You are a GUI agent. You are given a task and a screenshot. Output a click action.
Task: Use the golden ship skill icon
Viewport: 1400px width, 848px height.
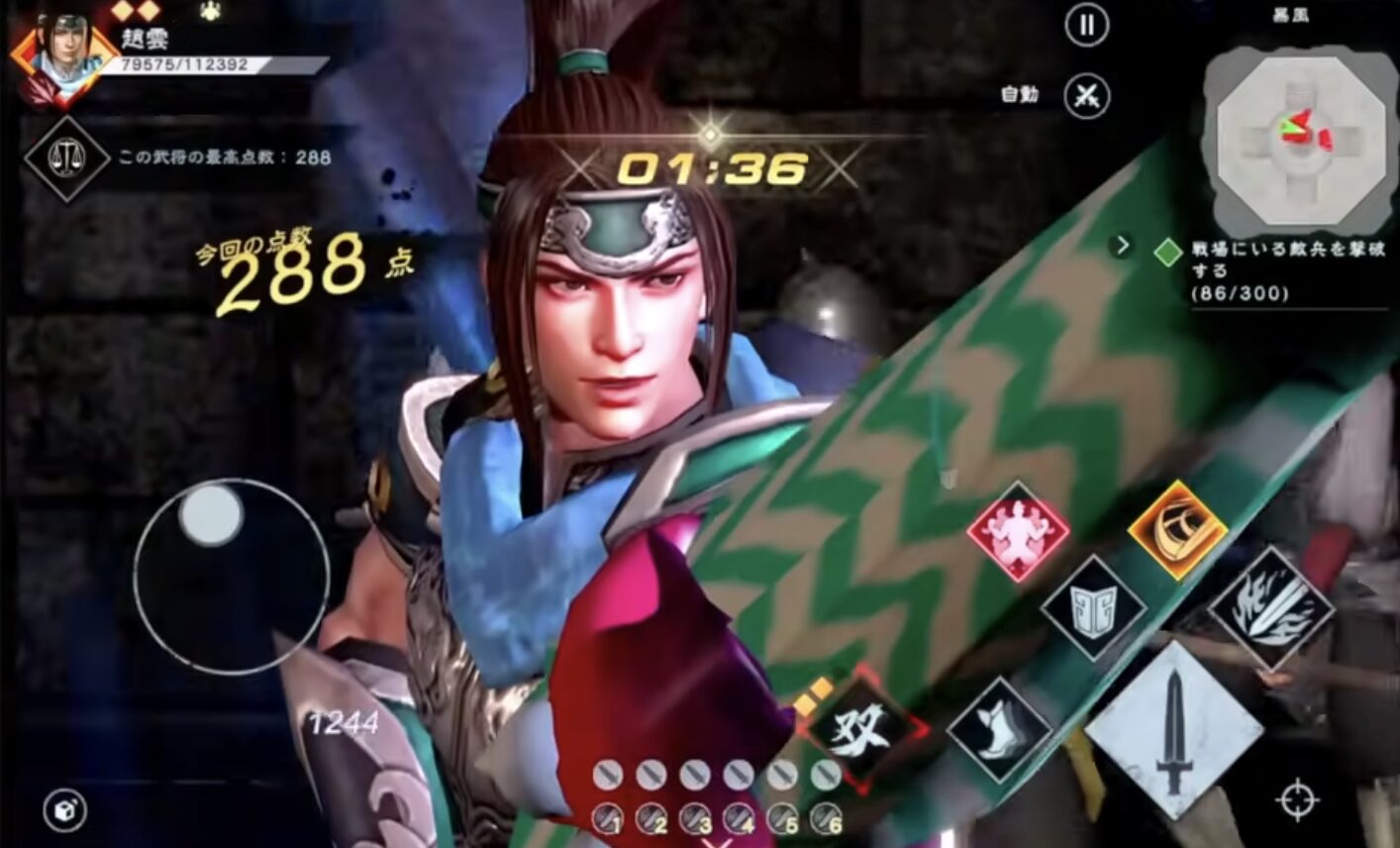tap(1177, 529)
